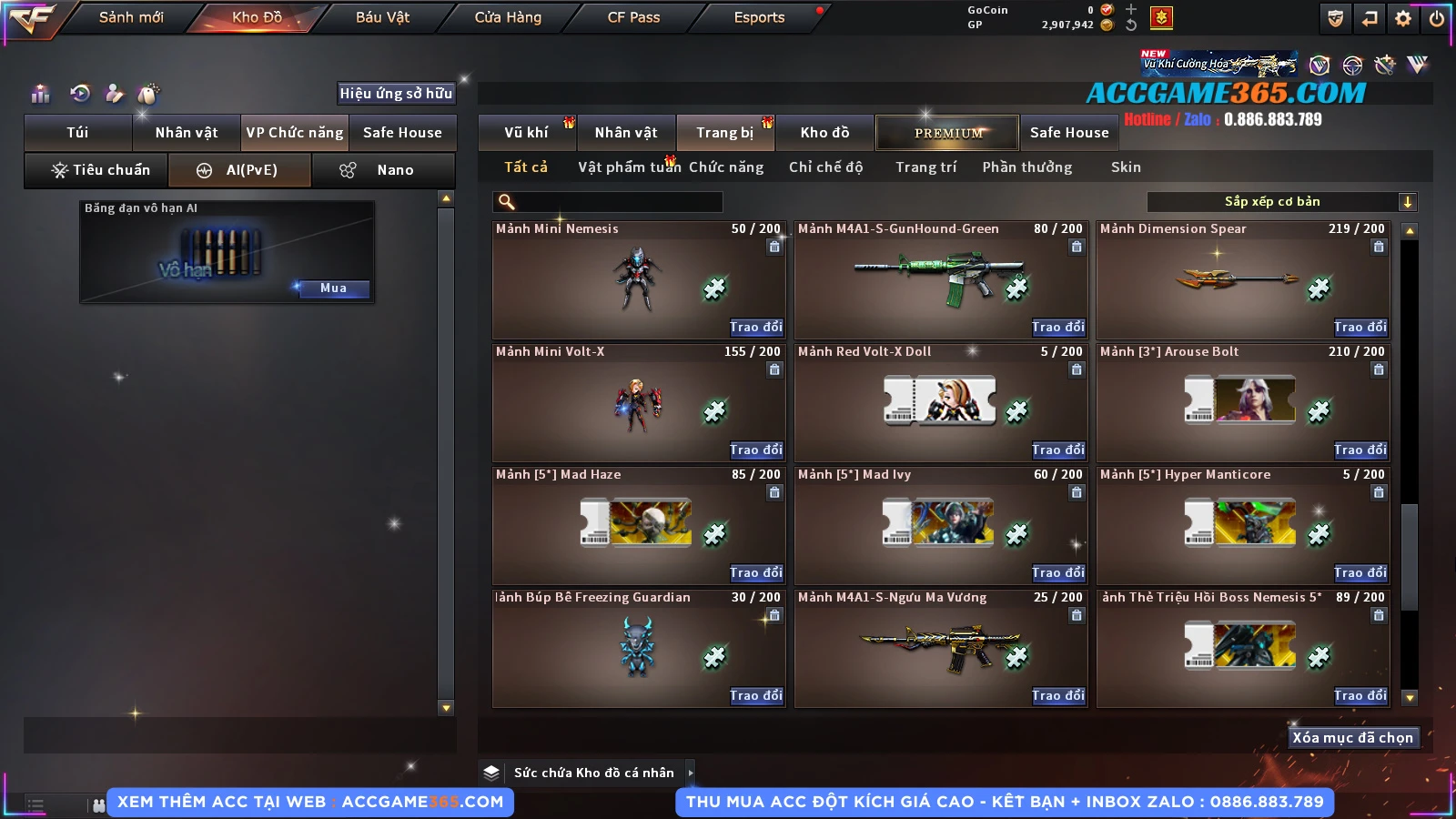Screen dimensions: 1456x819
Task: Open the Cửa Hàng shop
Action: pyautogui.click(x=508, y=17)
